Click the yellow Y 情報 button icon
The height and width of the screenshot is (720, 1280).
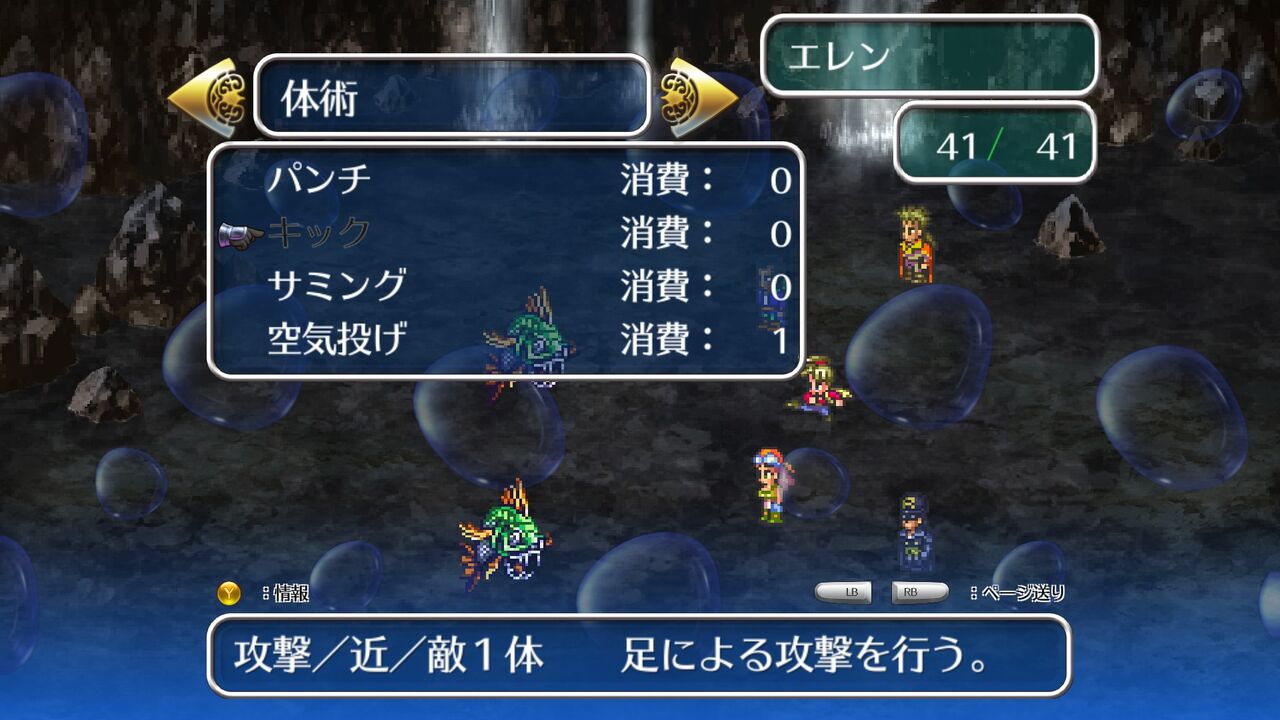coord(229,590)
